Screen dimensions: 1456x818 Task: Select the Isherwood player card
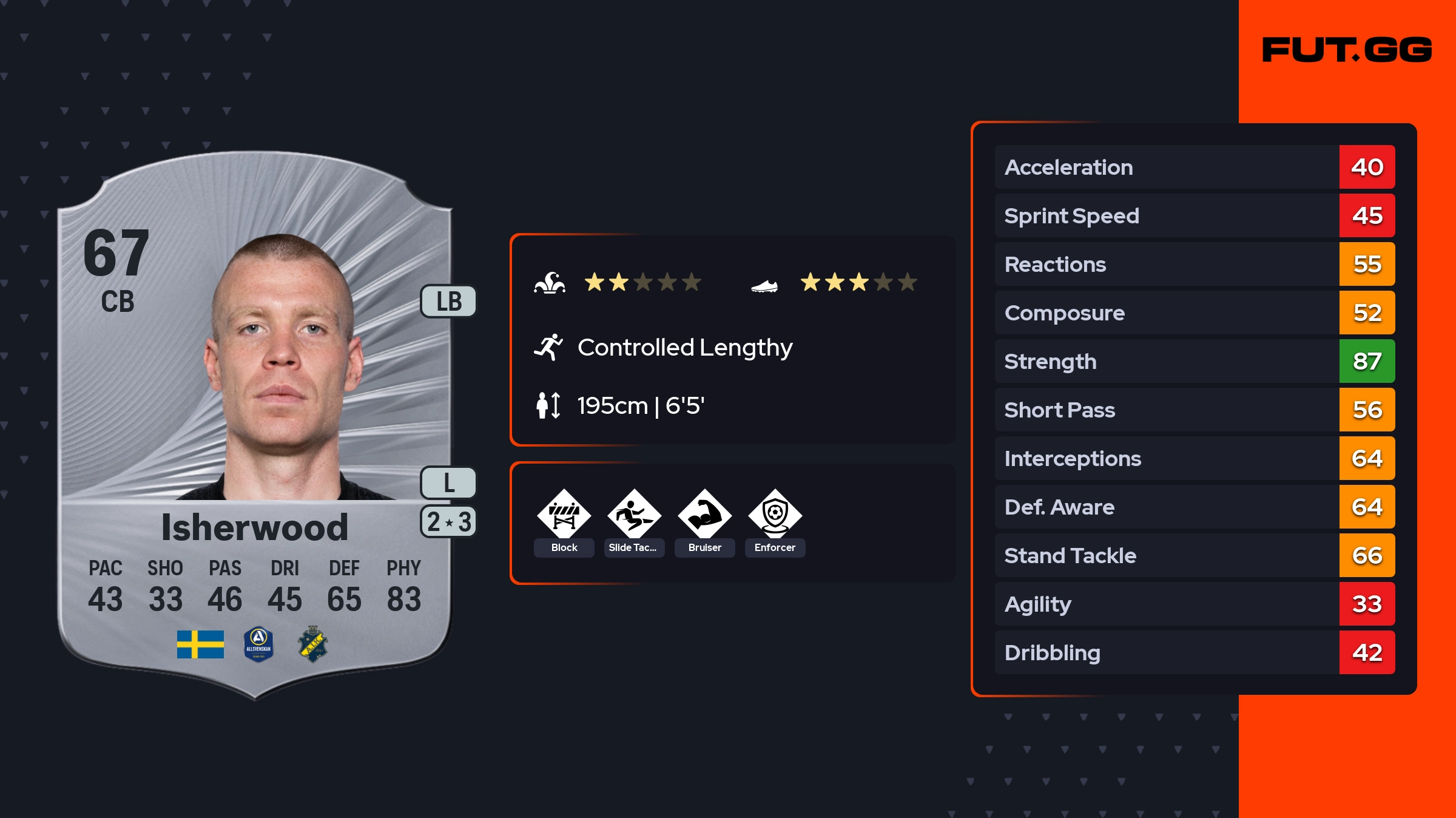pos(255,425)
